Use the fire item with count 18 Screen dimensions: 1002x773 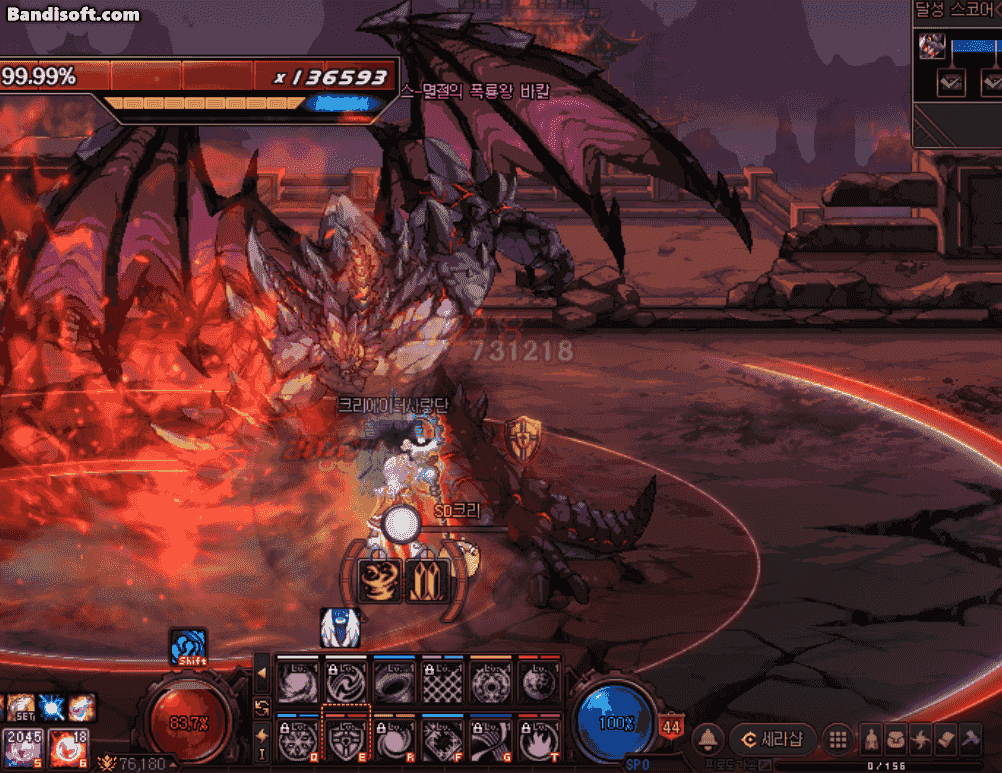[66, 747]
